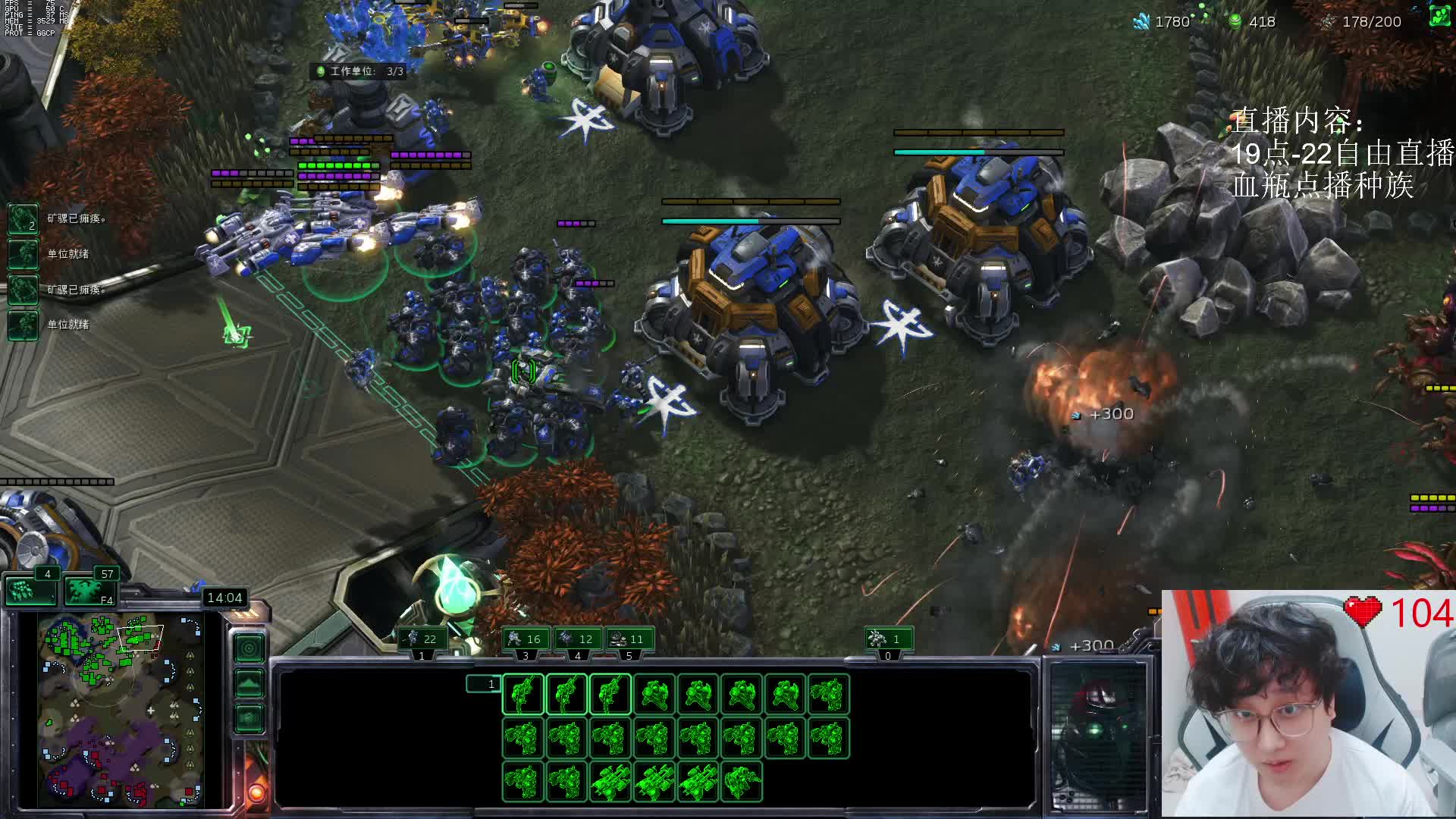This screenshot has width=1456, height=819.
Task: Select all army units button labeled F4
Action: [89, 588]
